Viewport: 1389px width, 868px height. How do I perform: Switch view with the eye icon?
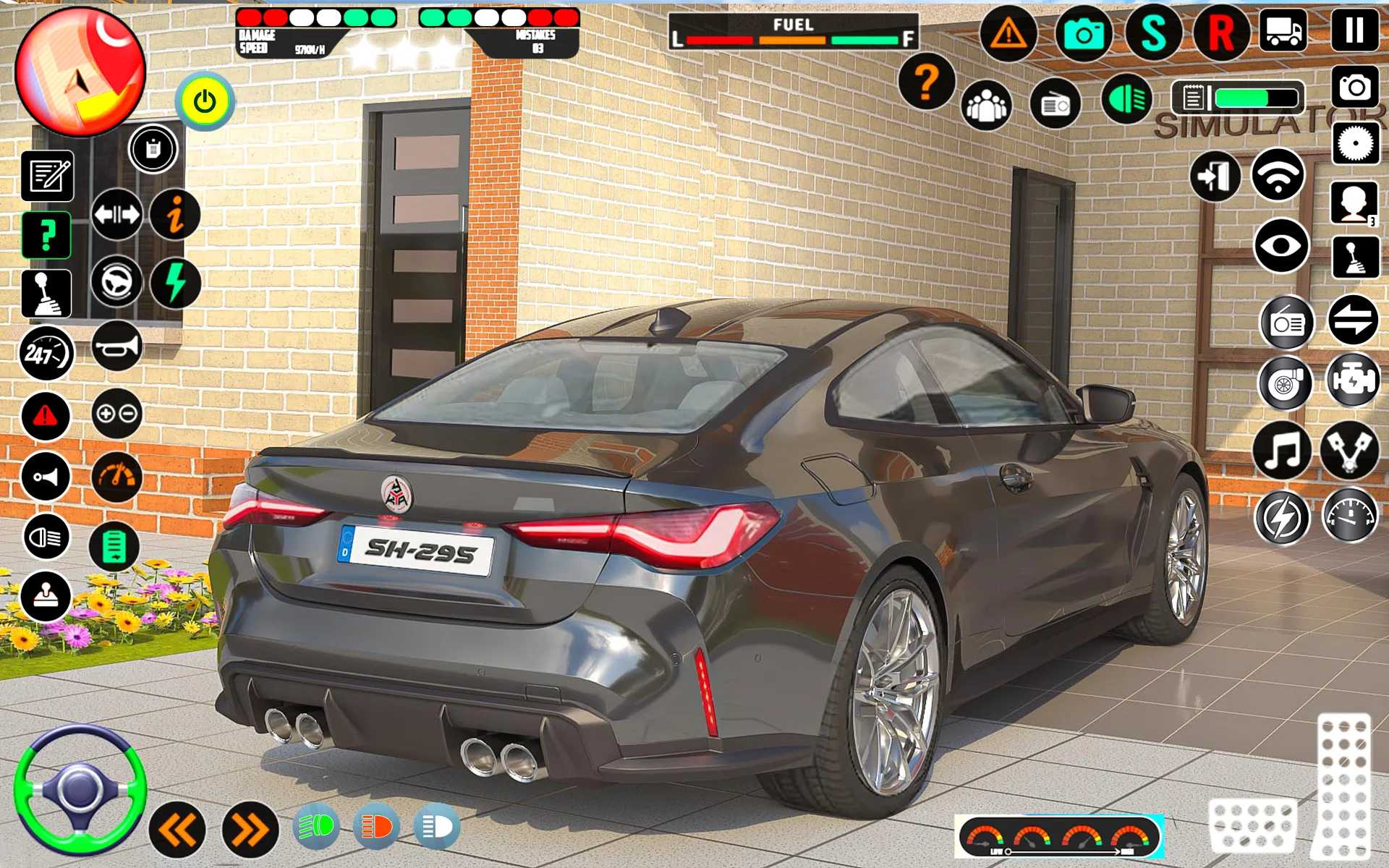tap(1280, 245)
